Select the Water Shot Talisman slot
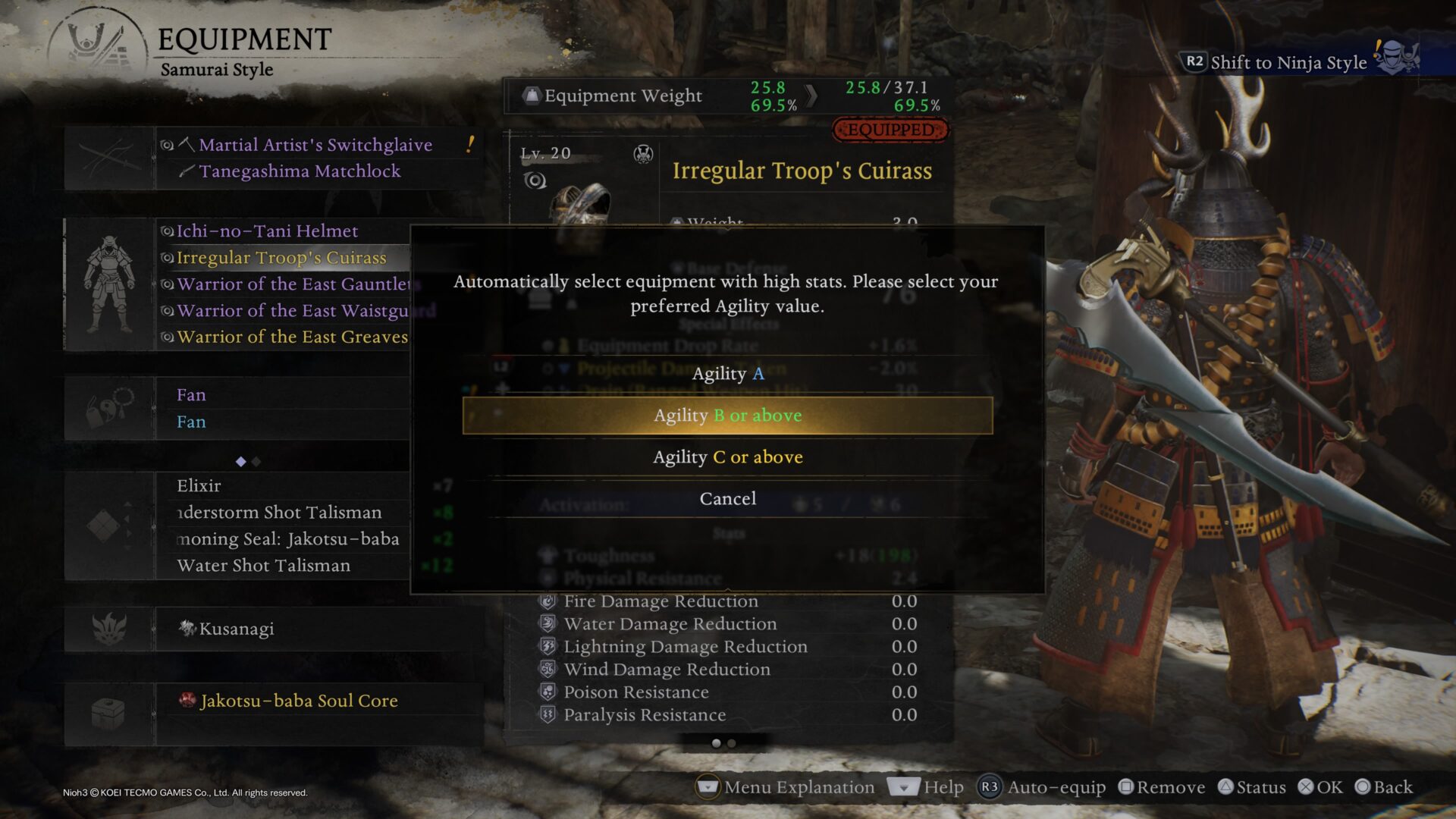 click(x=263, y=566)
